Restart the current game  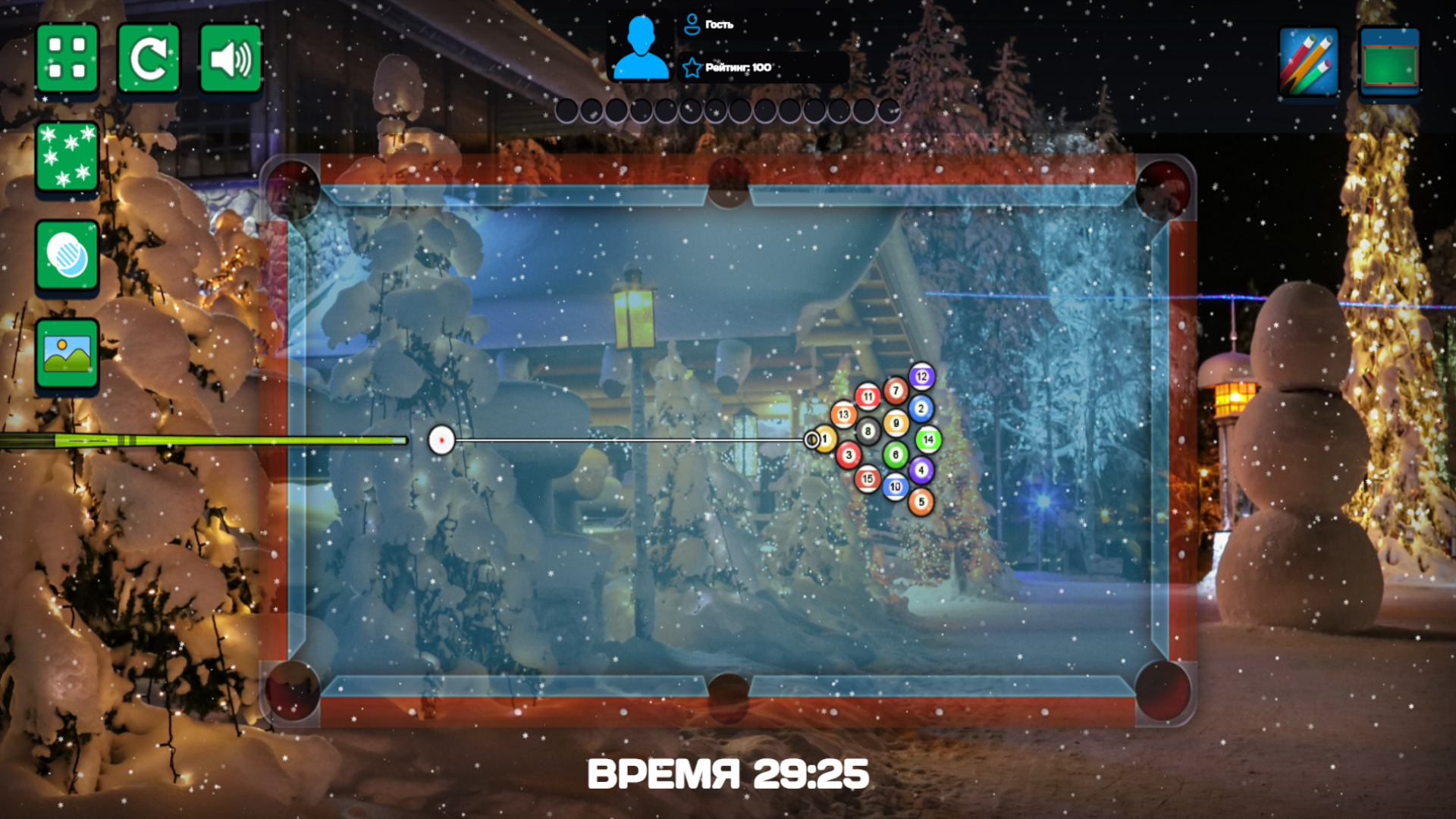[149, 58]
